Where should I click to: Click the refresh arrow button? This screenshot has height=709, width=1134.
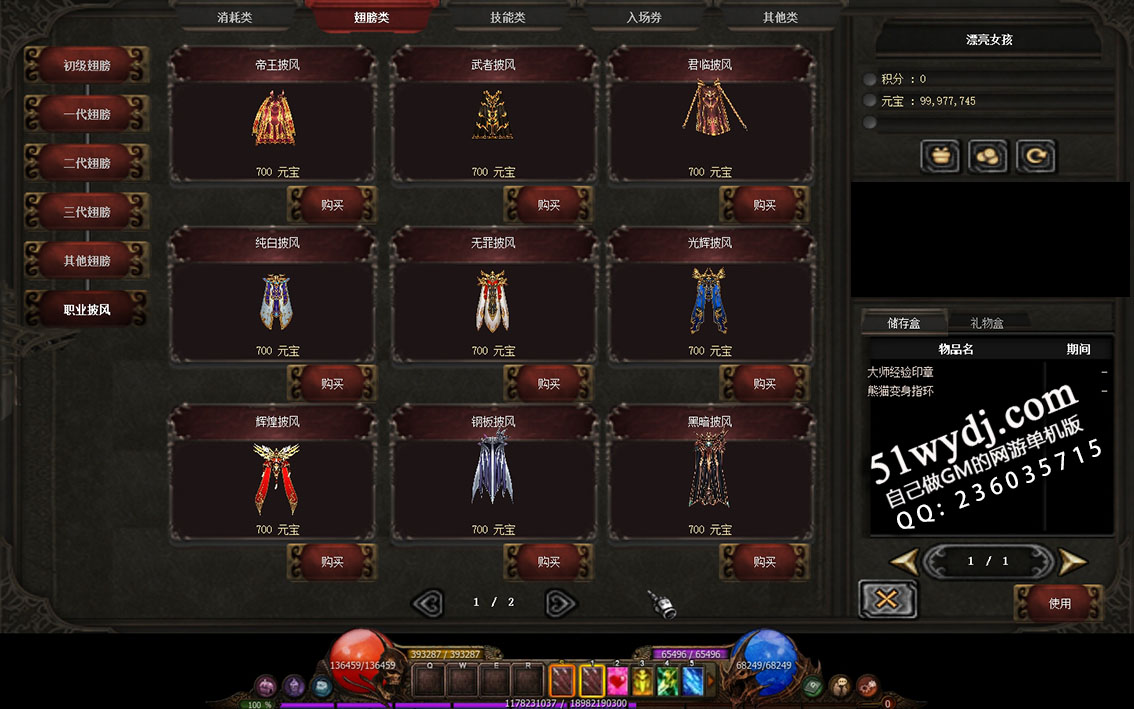1035,156
